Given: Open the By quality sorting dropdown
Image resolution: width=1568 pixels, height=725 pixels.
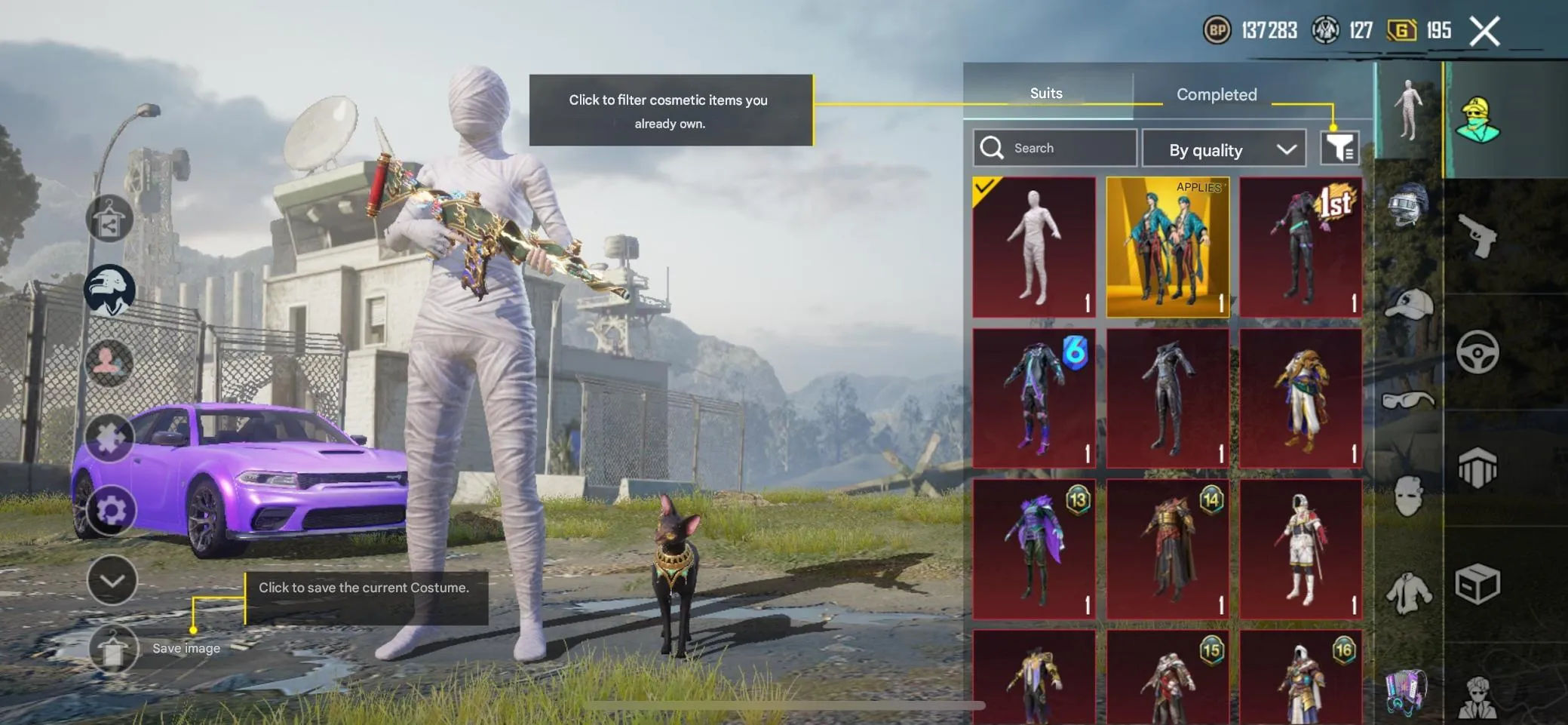Looking at the screenshot, I should click(x=1224, y=149).
